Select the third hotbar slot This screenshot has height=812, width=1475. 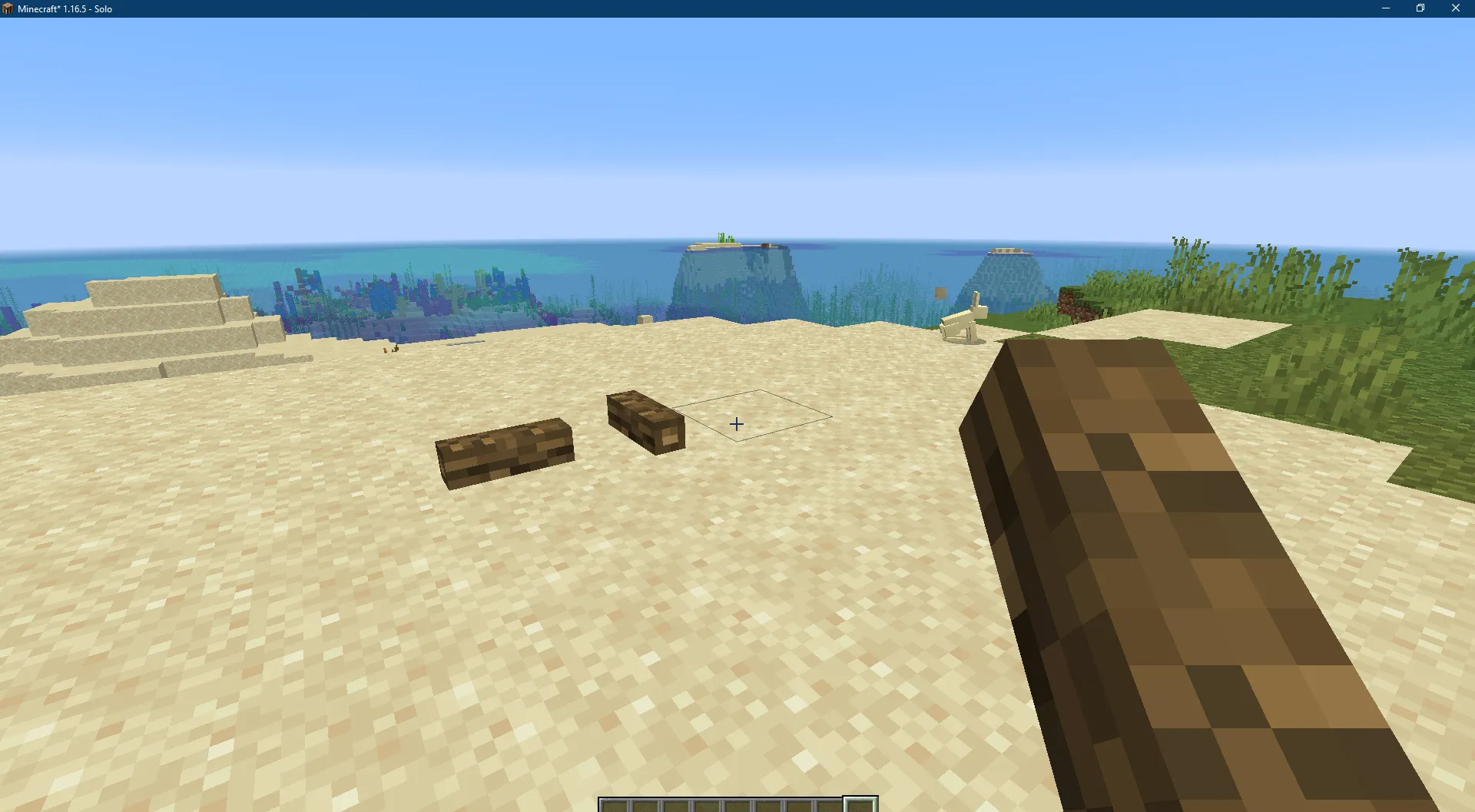(x=675, y=805)
